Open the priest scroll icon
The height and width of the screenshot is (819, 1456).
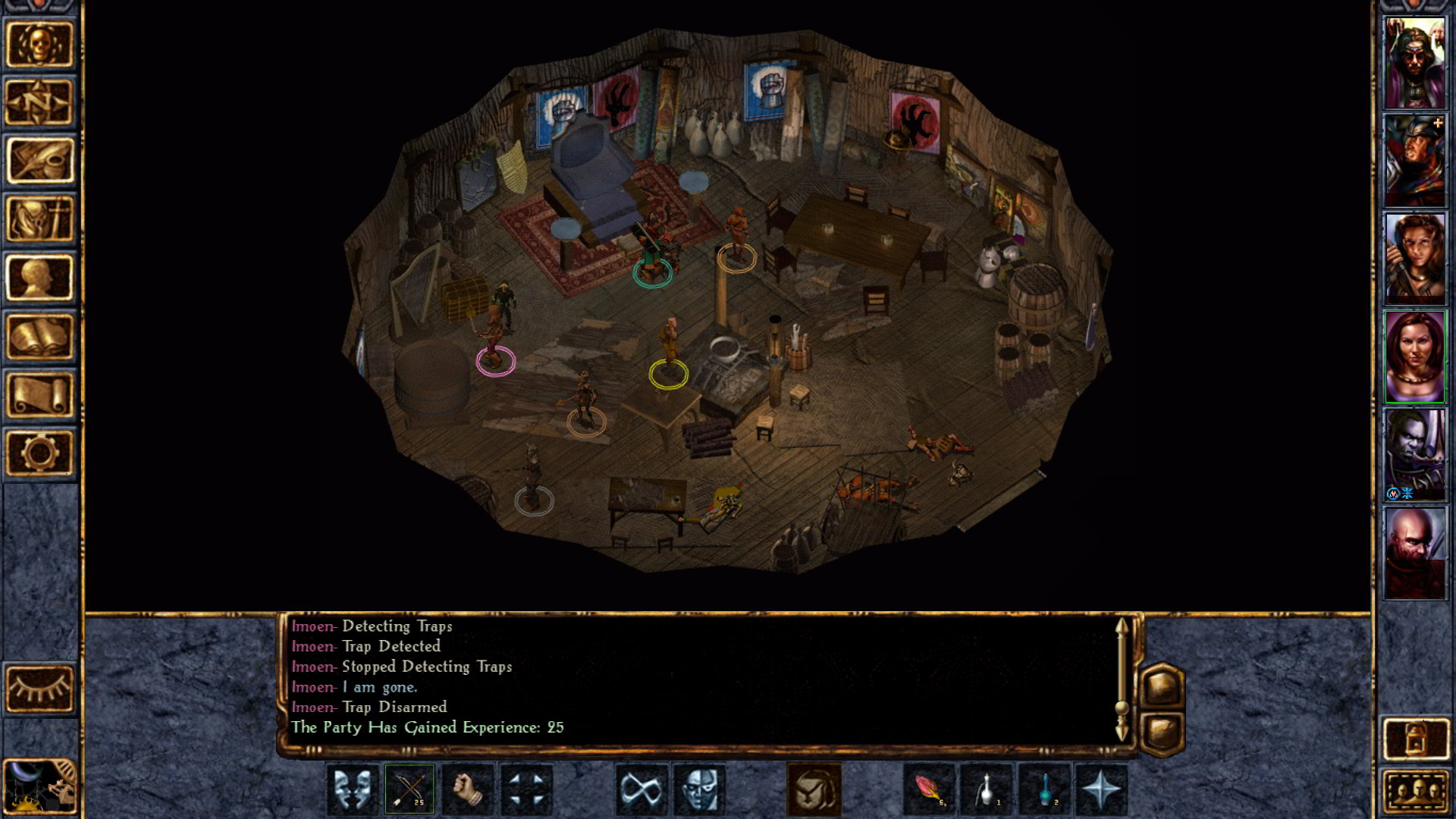[39, 394]
